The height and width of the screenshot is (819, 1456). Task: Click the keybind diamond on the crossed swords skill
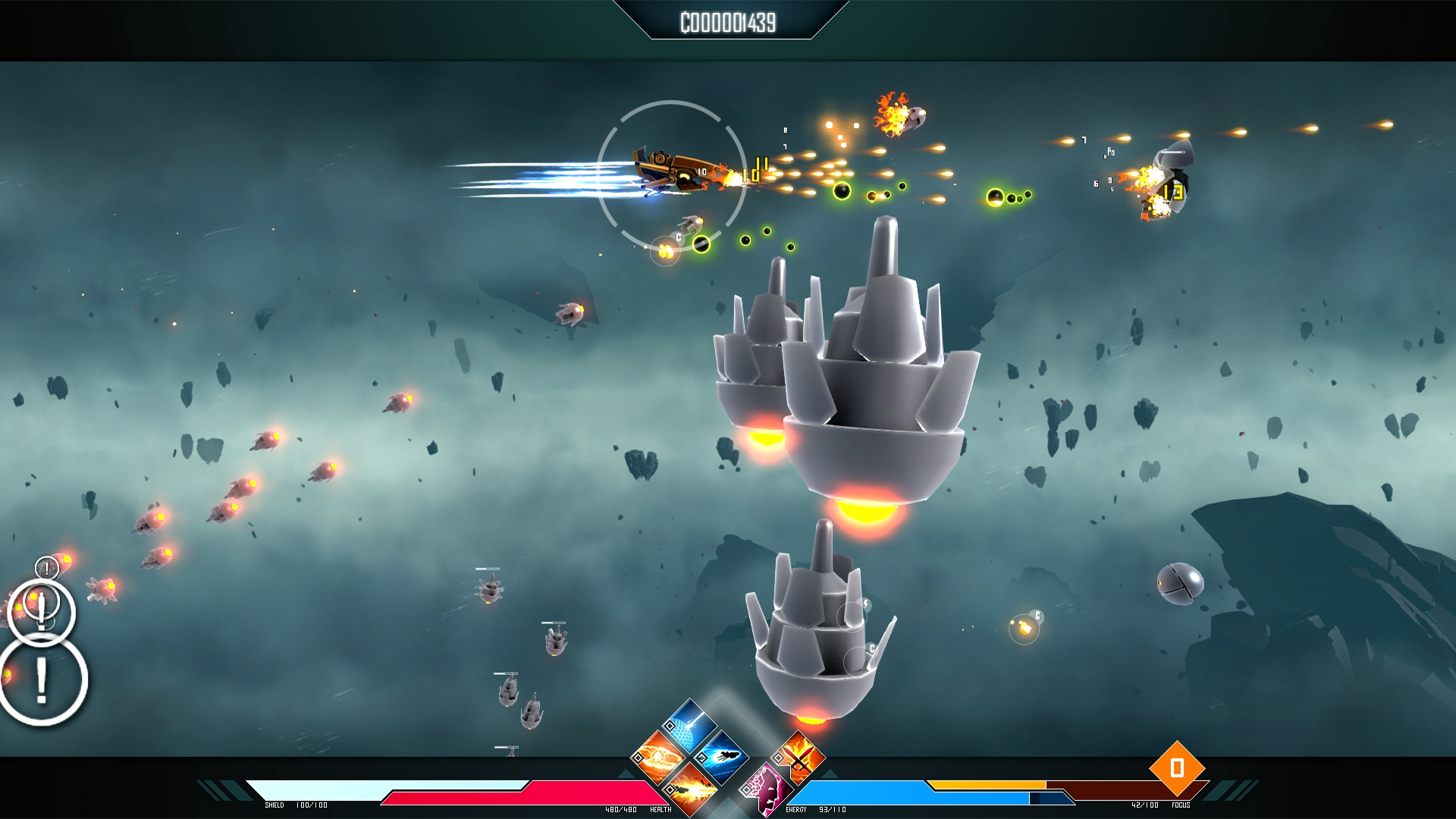pyautogui.click(x=778, y=758)
